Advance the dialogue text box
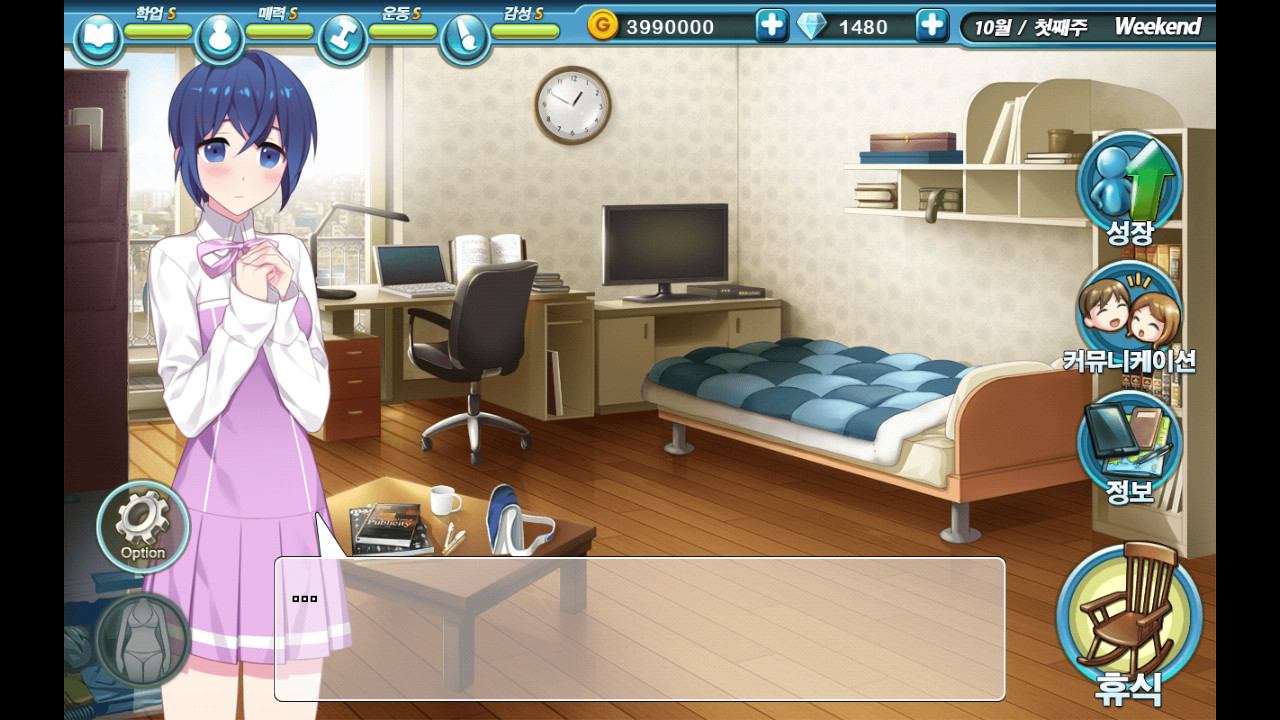1280x720 pixels. pos(640,628)
